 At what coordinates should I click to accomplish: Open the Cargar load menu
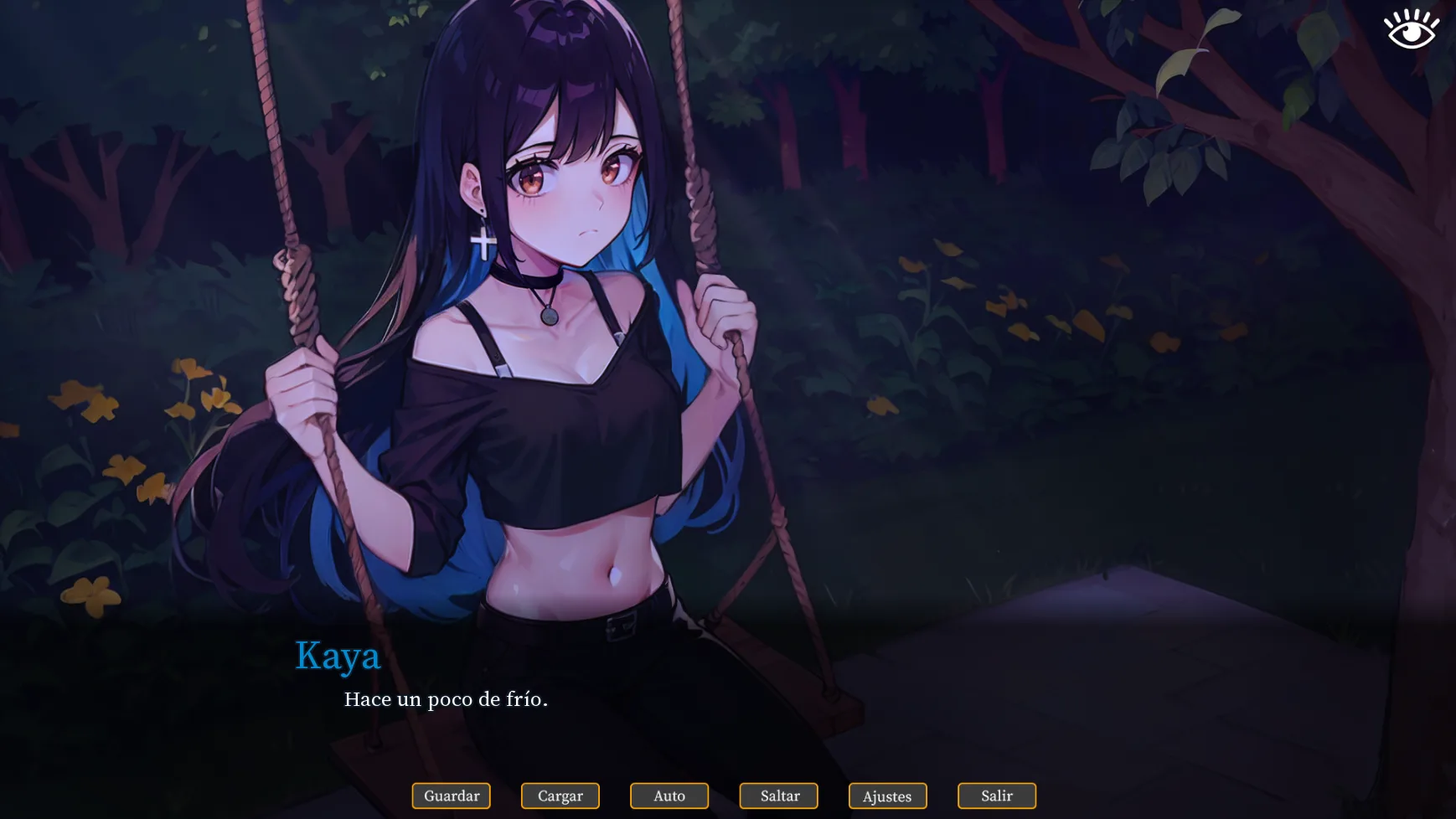pyautogui.click(x=560, y=796)
